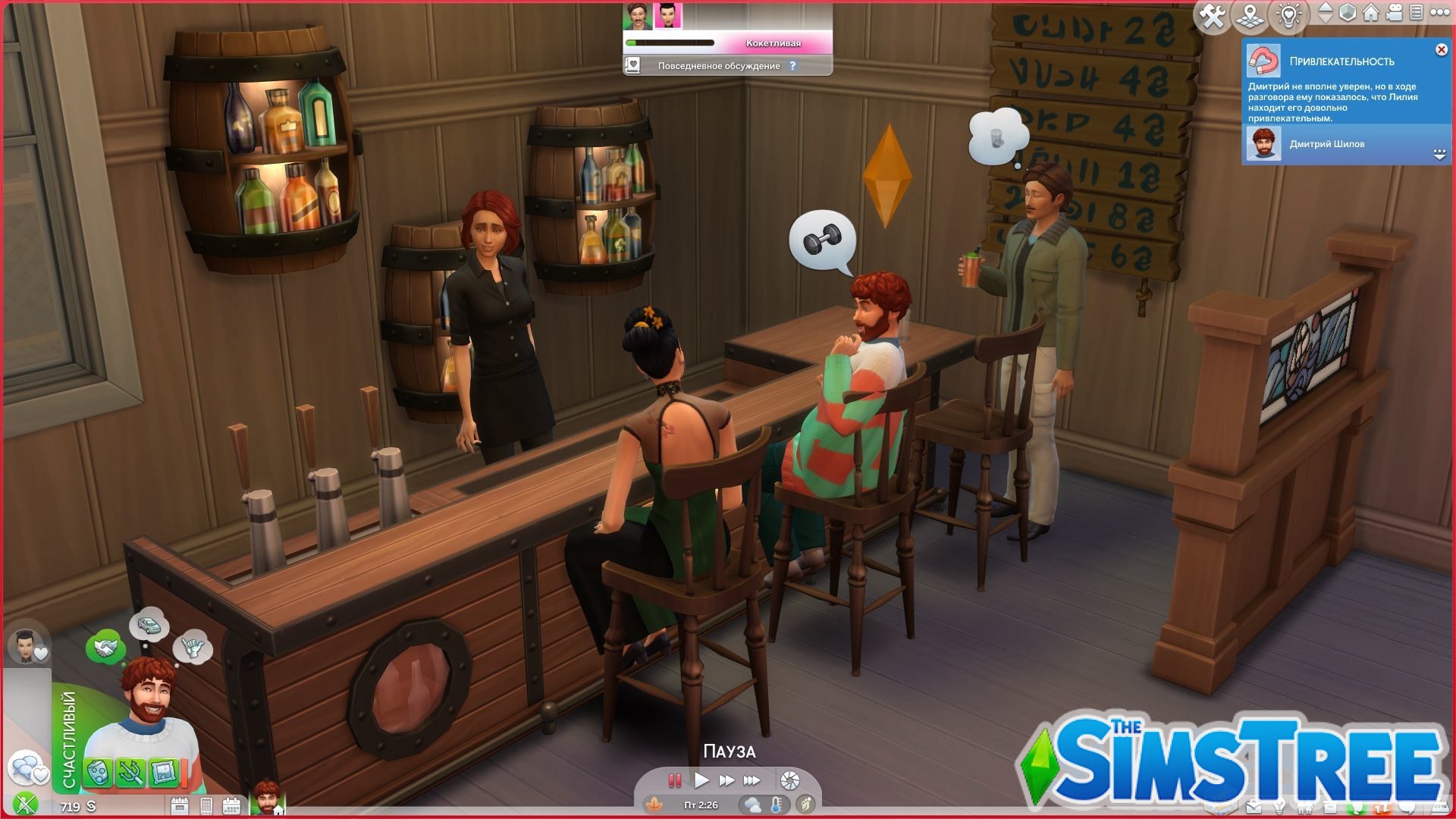This screenshot has height=819, width=1456.
Task: Click the trident whim icon above the moodlets
Action: (x=132, y=770)
